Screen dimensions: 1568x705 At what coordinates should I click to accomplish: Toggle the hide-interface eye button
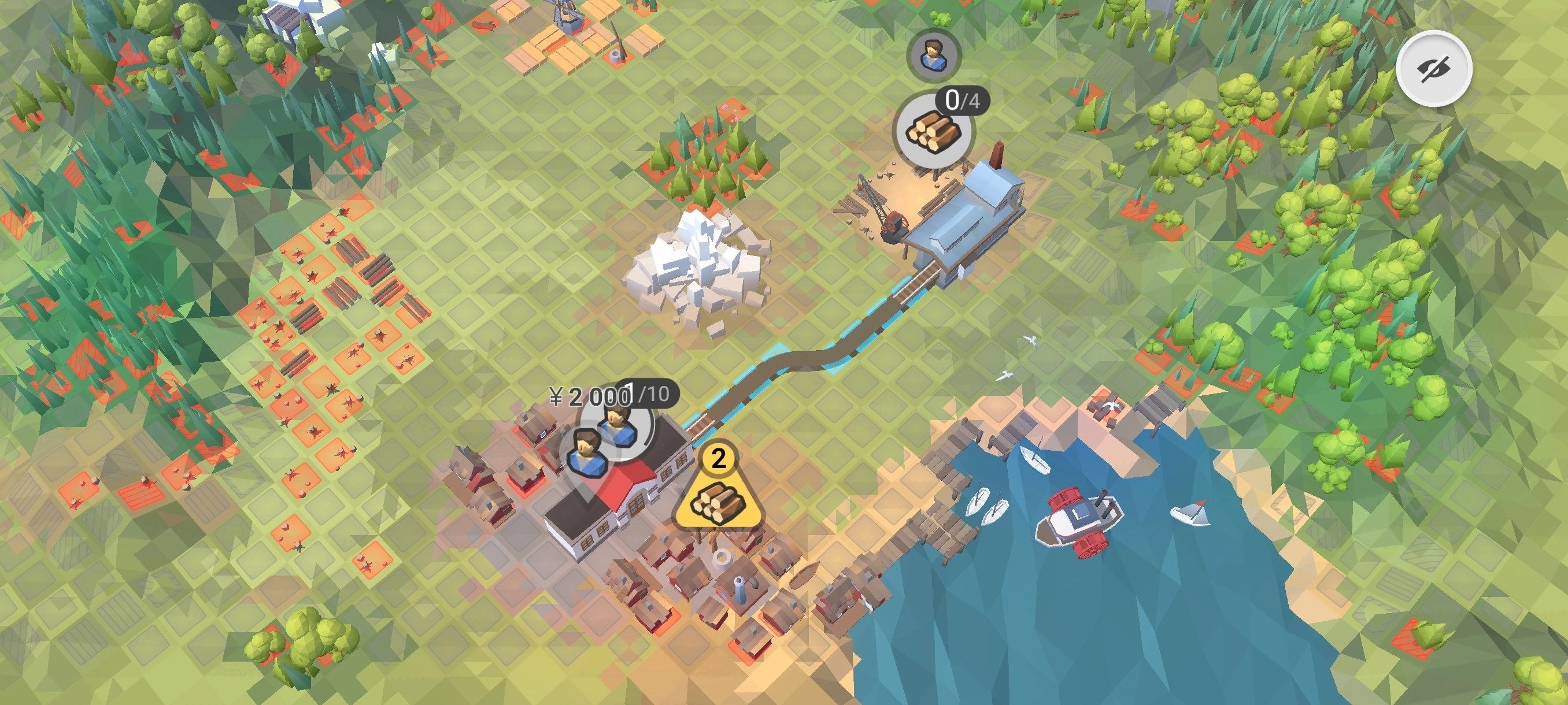(1434, 69)
